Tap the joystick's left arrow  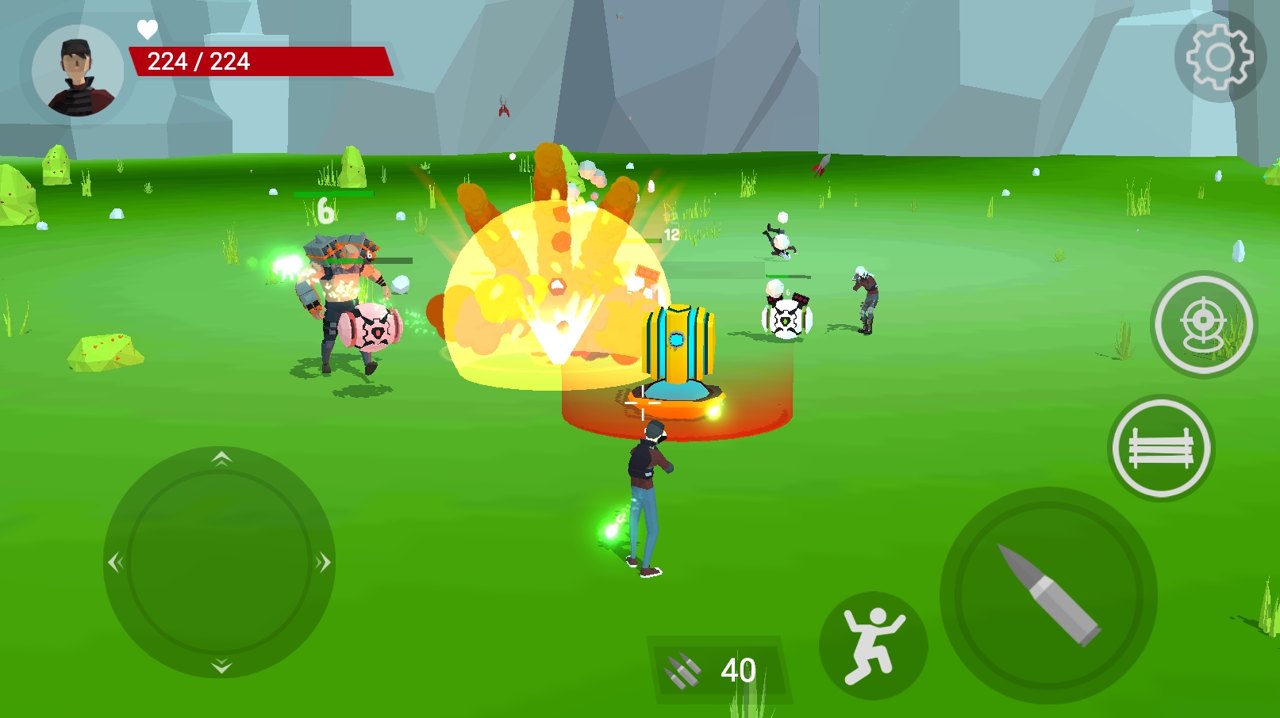click(x=116, y=563)
